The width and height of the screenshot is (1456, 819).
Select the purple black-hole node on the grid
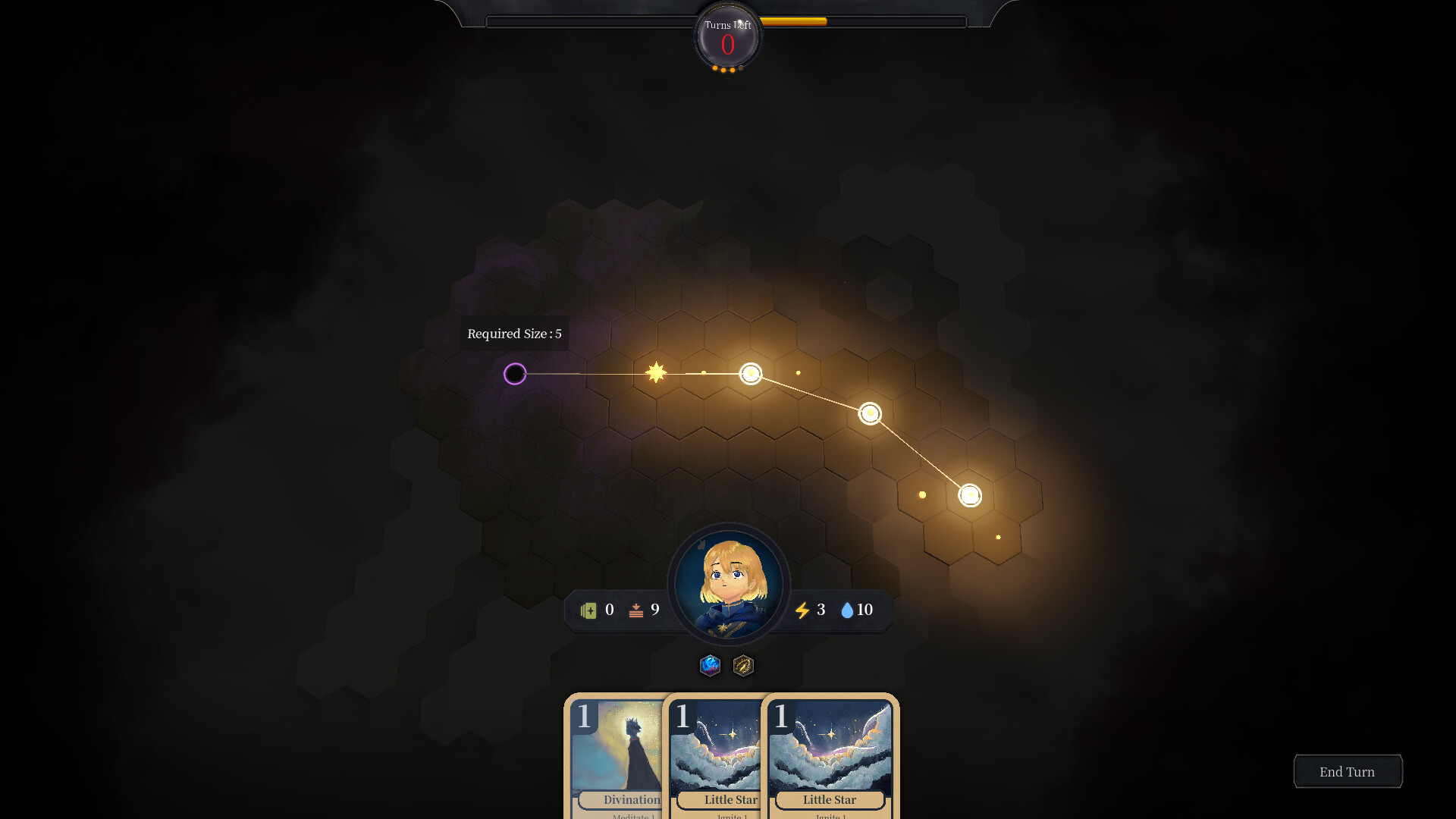(x=516, y=374)
